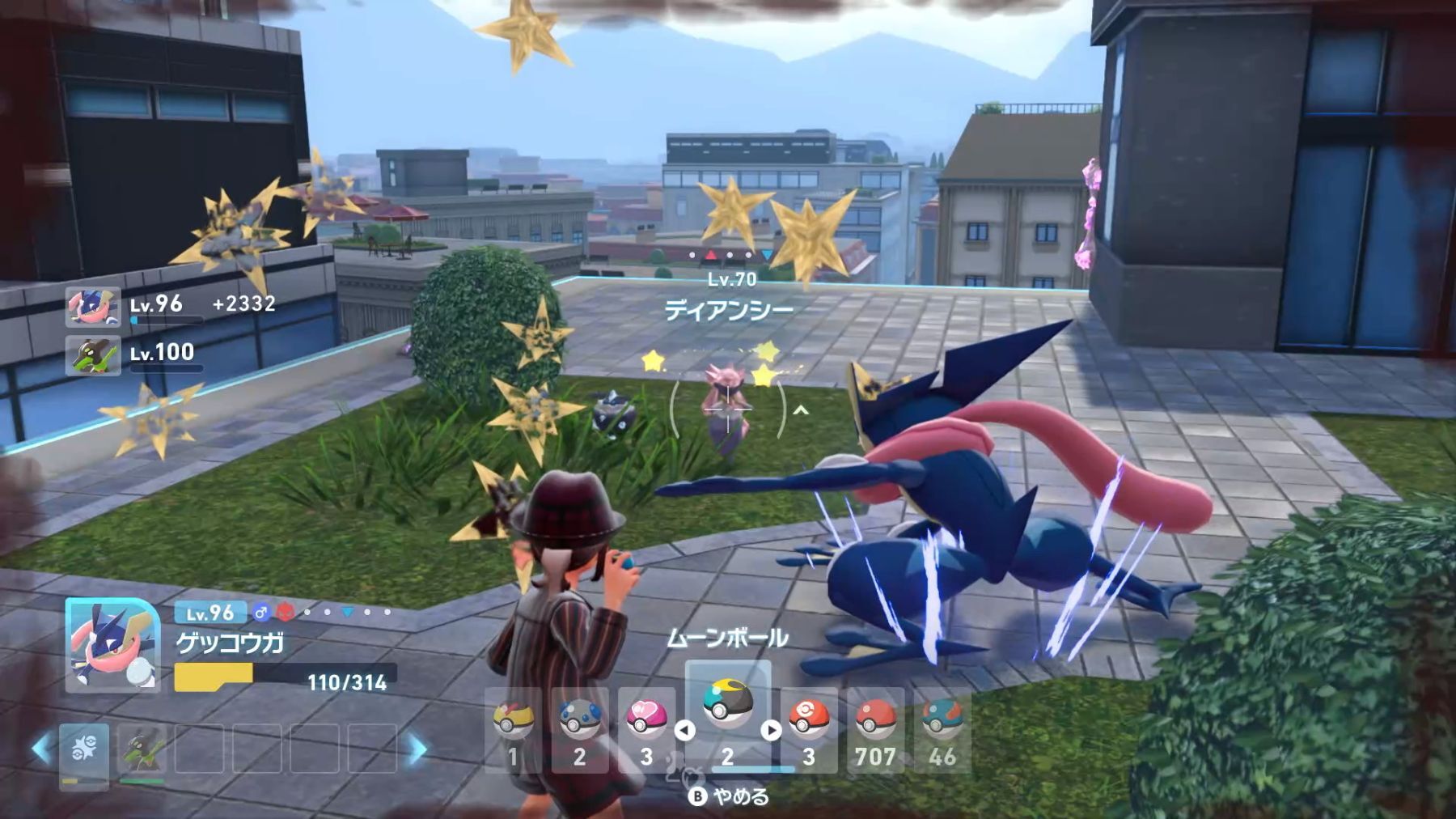Click the party bar's right arrow

click(417, 749)
